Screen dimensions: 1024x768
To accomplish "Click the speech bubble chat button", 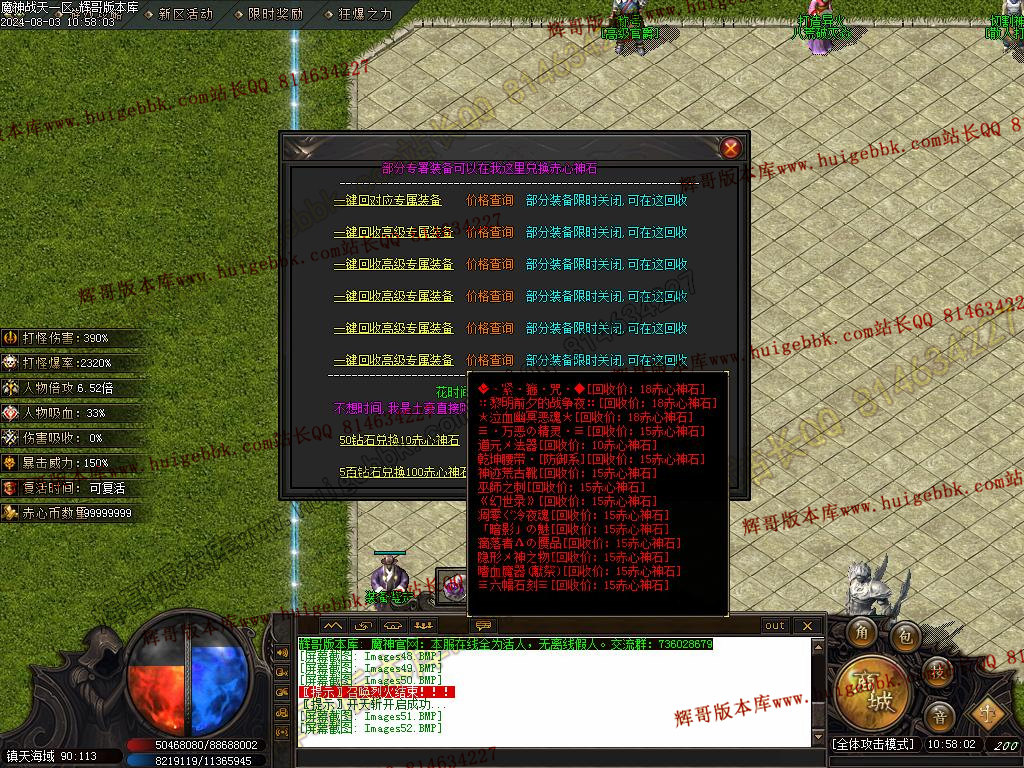I will (x=485, y=626).
